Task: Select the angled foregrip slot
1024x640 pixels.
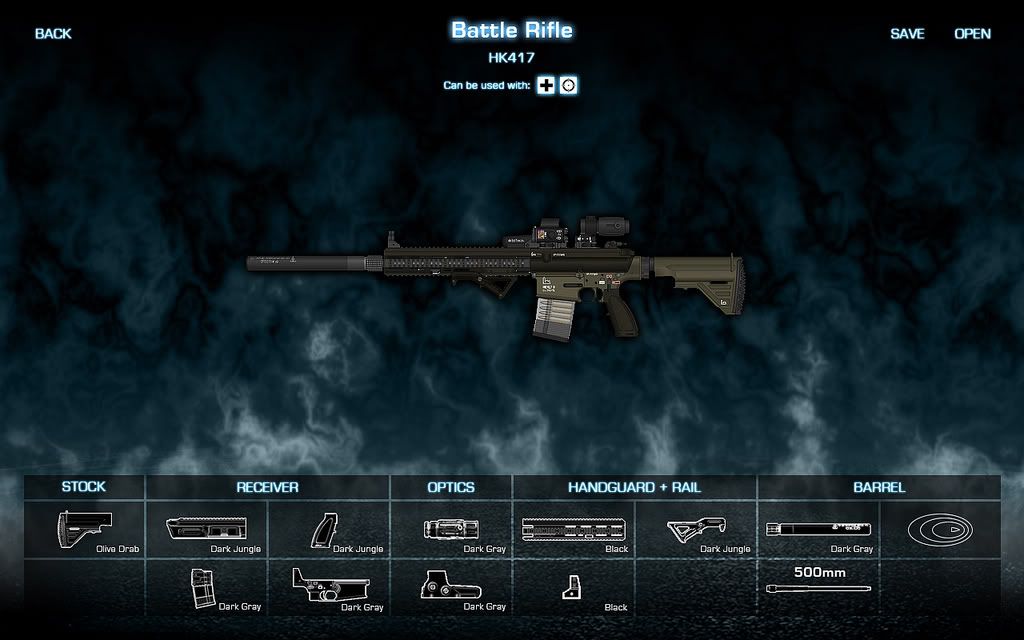Action: click(696, 530)
